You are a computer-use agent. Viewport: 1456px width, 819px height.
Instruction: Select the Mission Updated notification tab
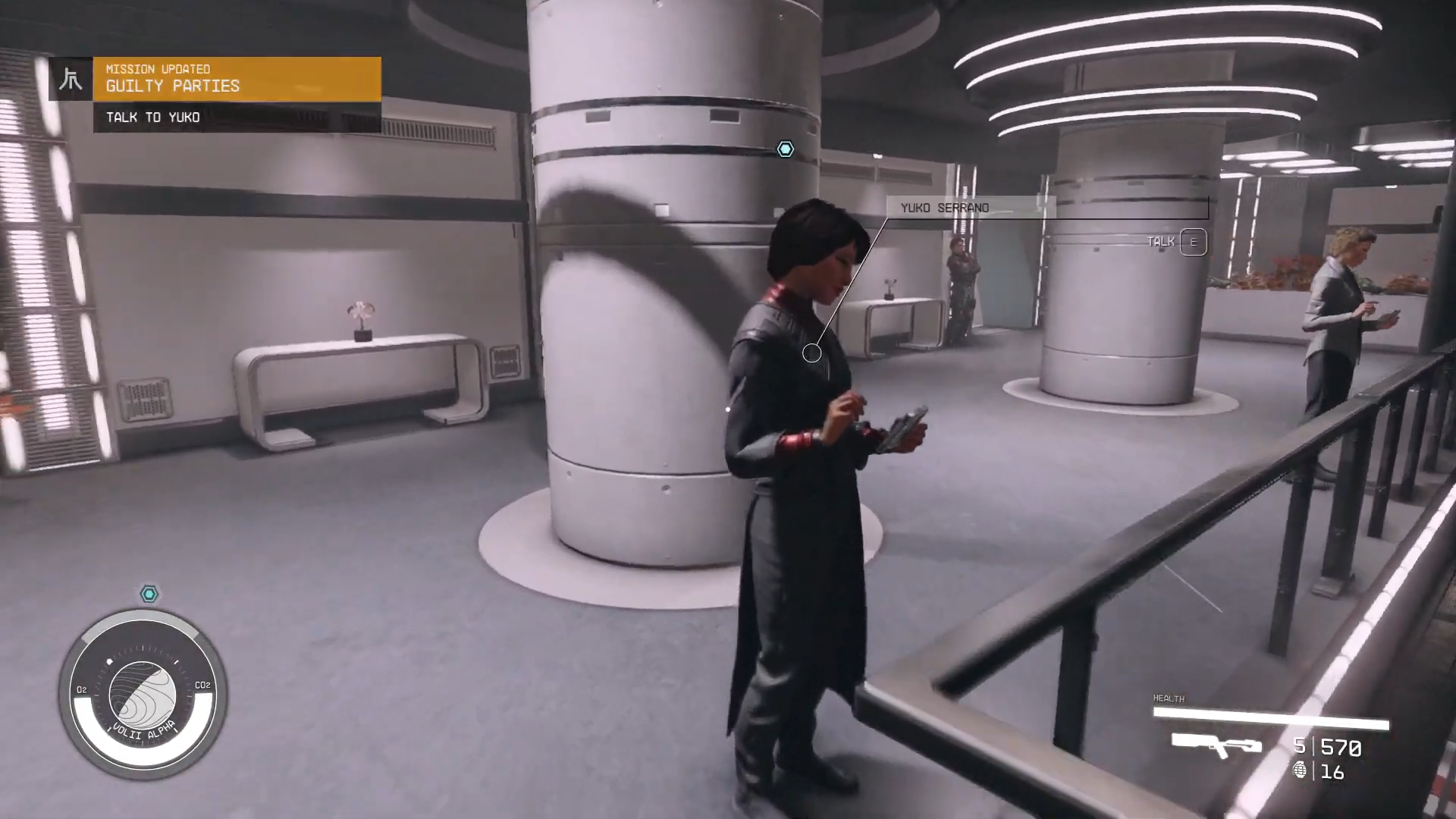158,69
